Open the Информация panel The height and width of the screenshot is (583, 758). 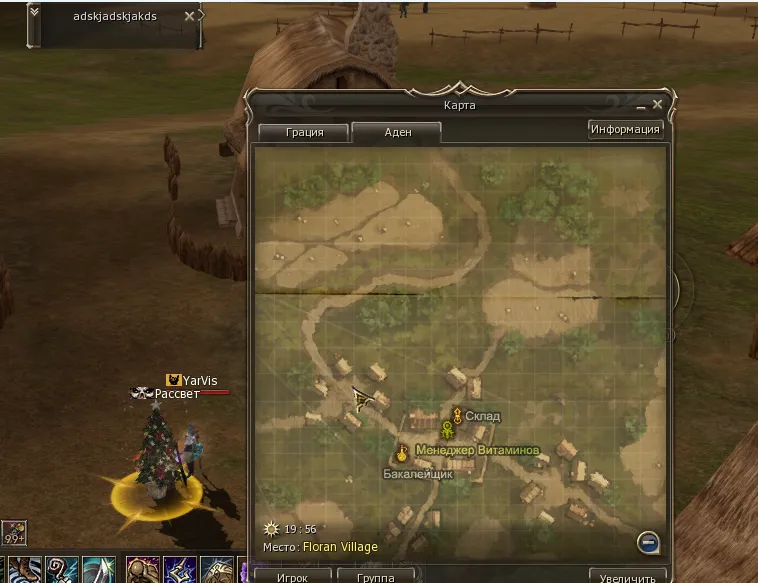tap(625, 129)
